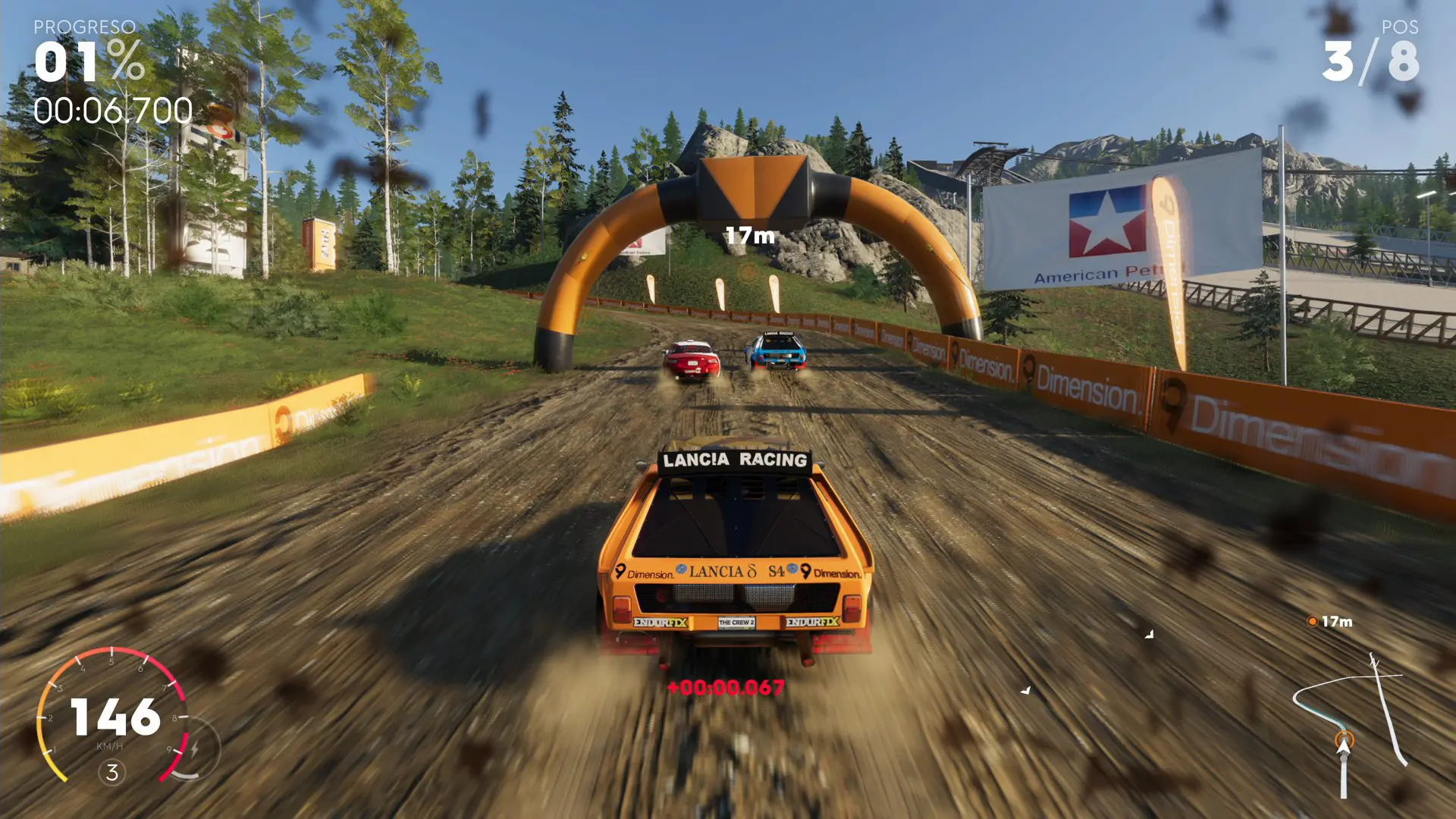Select the nitro lightning bolt icon
The image size is (1456, 819).
[195, 749]
